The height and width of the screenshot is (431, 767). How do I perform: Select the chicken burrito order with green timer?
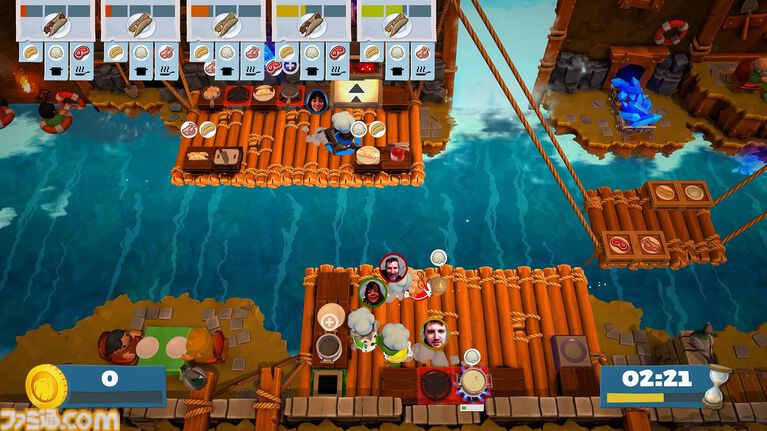(396, 24)
